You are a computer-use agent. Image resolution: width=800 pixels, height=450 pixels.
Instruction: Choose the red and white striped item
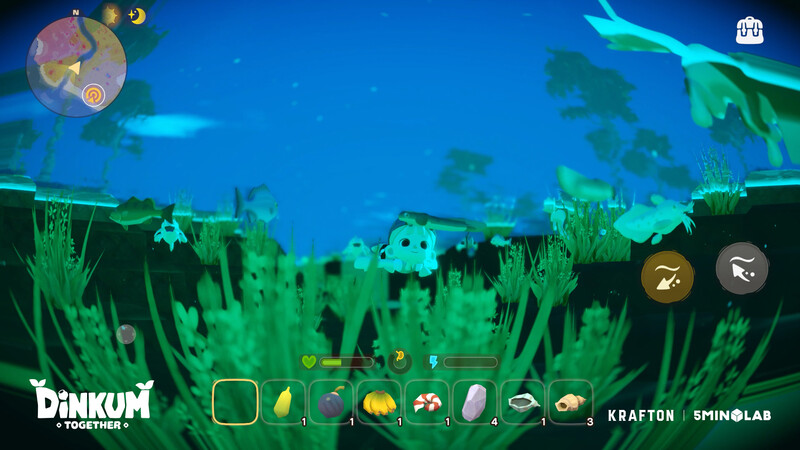pyautogui.click(x=428, y=403)
